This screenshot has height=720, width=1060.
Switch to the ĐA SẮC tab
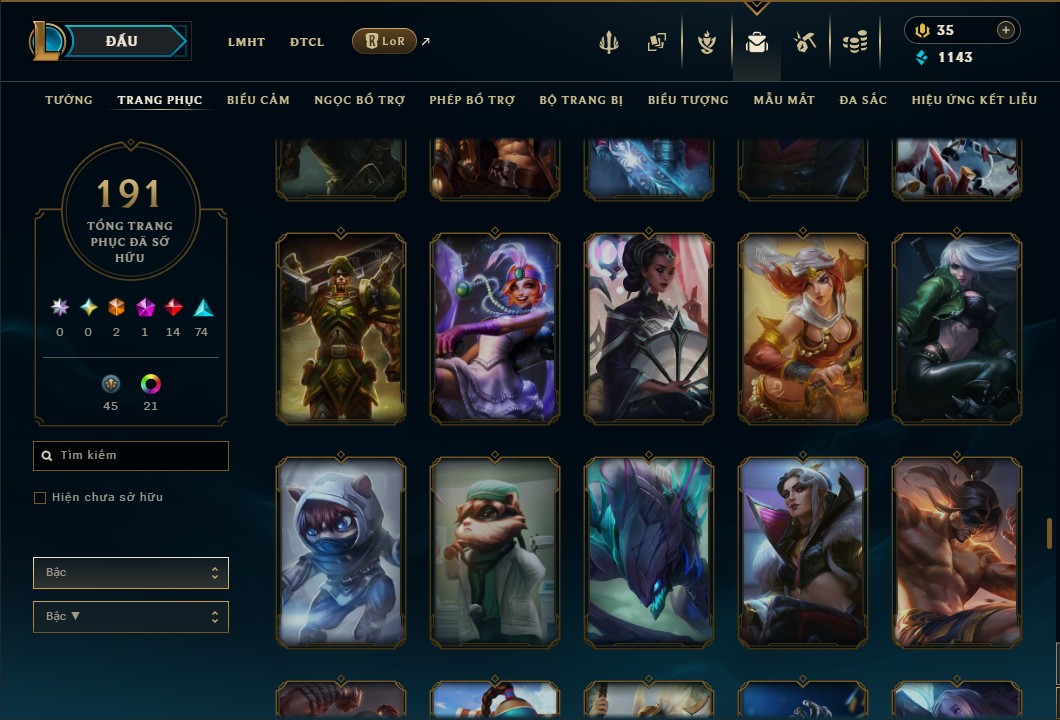(x=863, y=100)
